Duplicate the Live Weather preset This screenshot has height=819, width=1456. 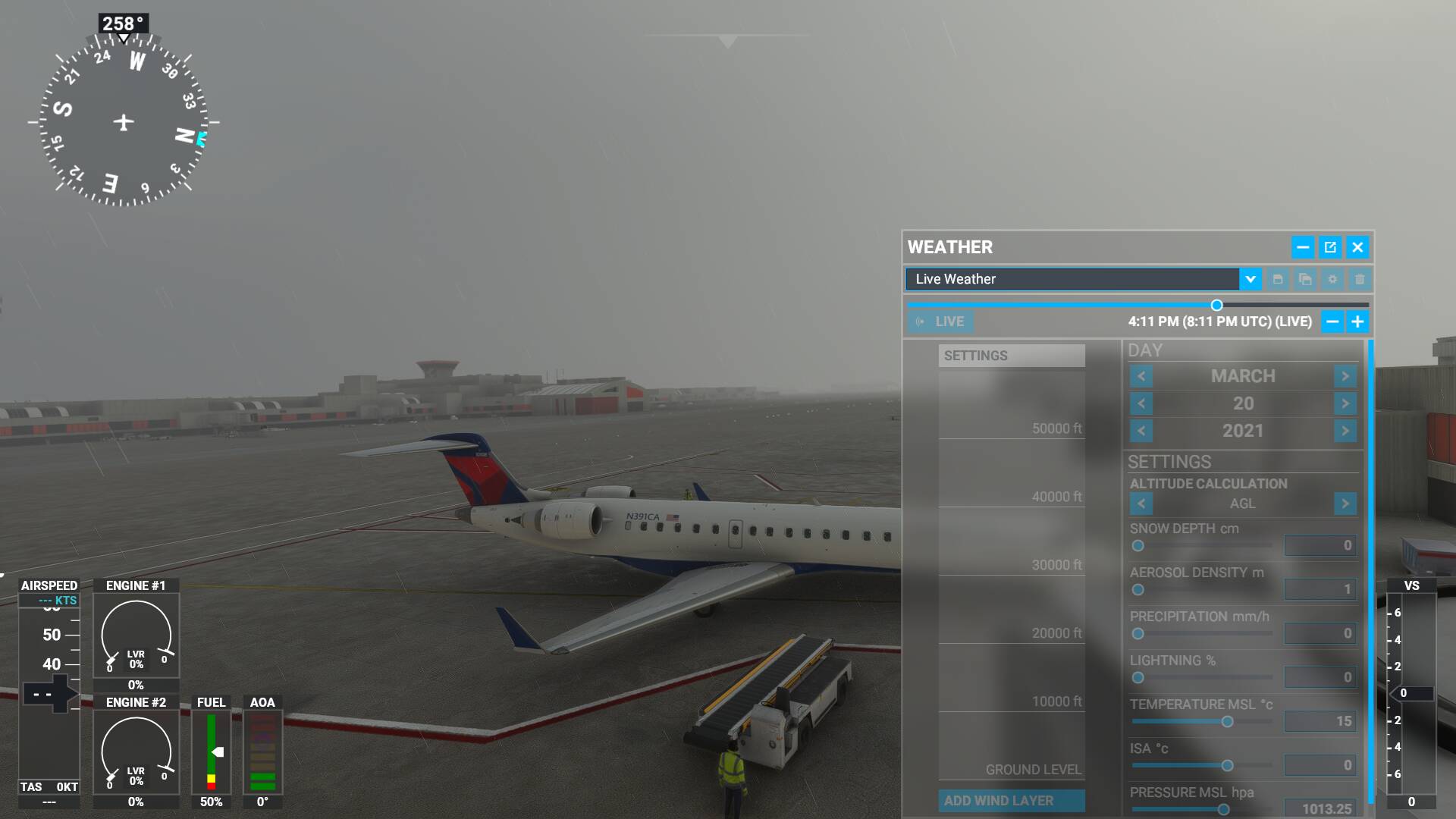pyautogui.click(x=1305, y=279)
